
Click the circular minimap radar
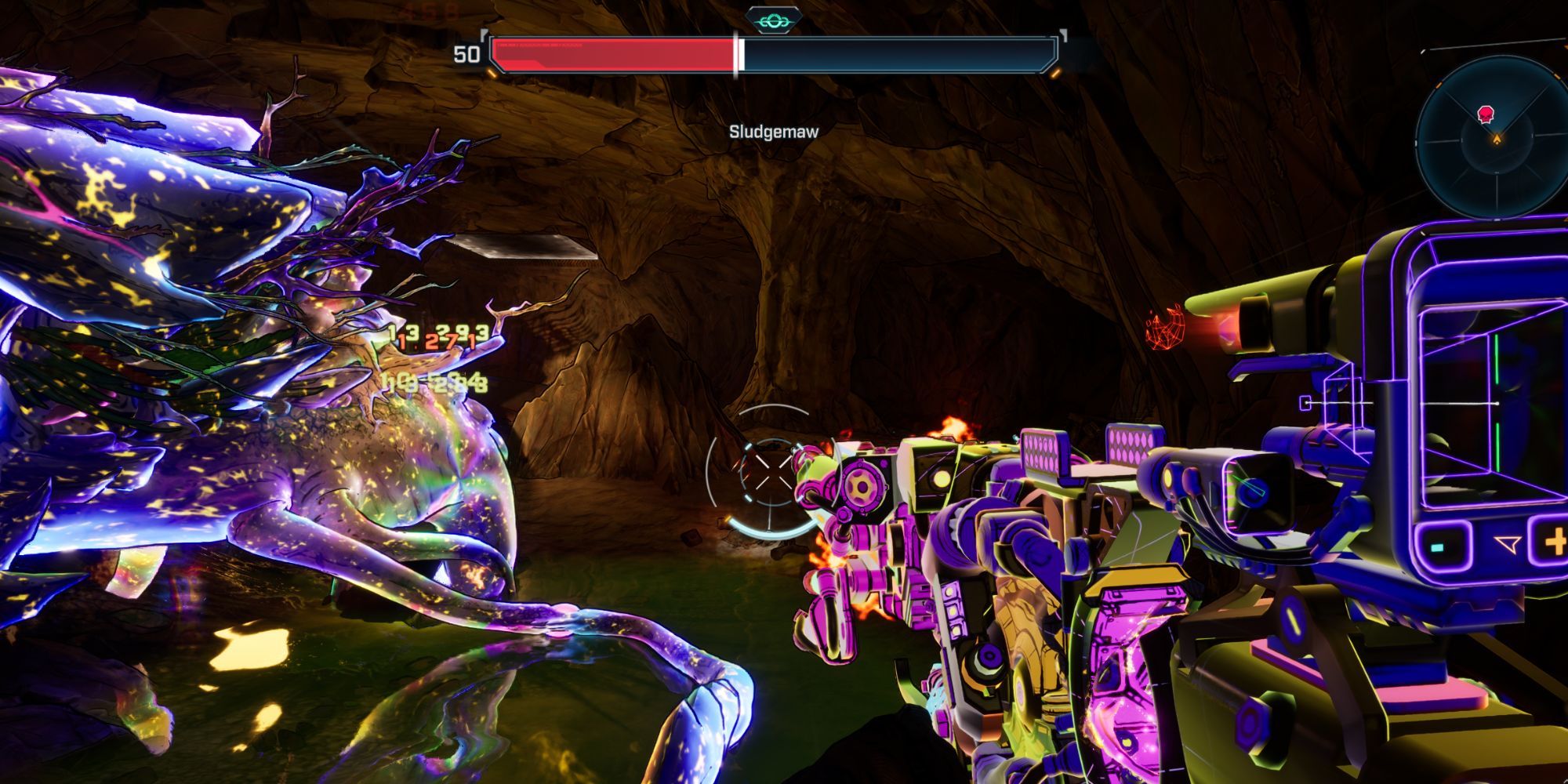point(1494,140)
